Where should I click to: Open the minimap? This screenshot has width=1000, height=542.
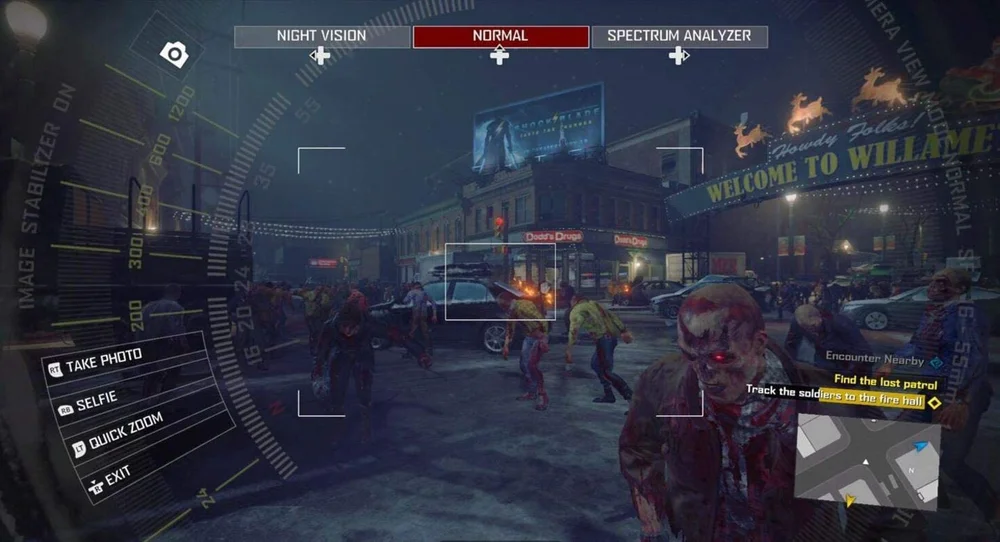tap(867, 459)
